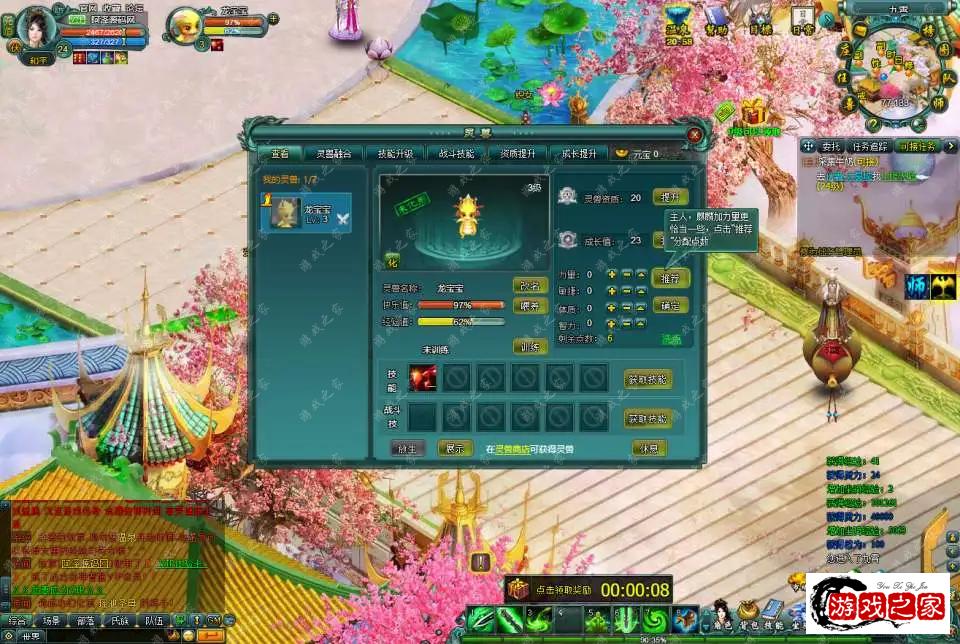Confirm point allocation with 确定
Screen dimensions: 960x644
coord(670,305)
